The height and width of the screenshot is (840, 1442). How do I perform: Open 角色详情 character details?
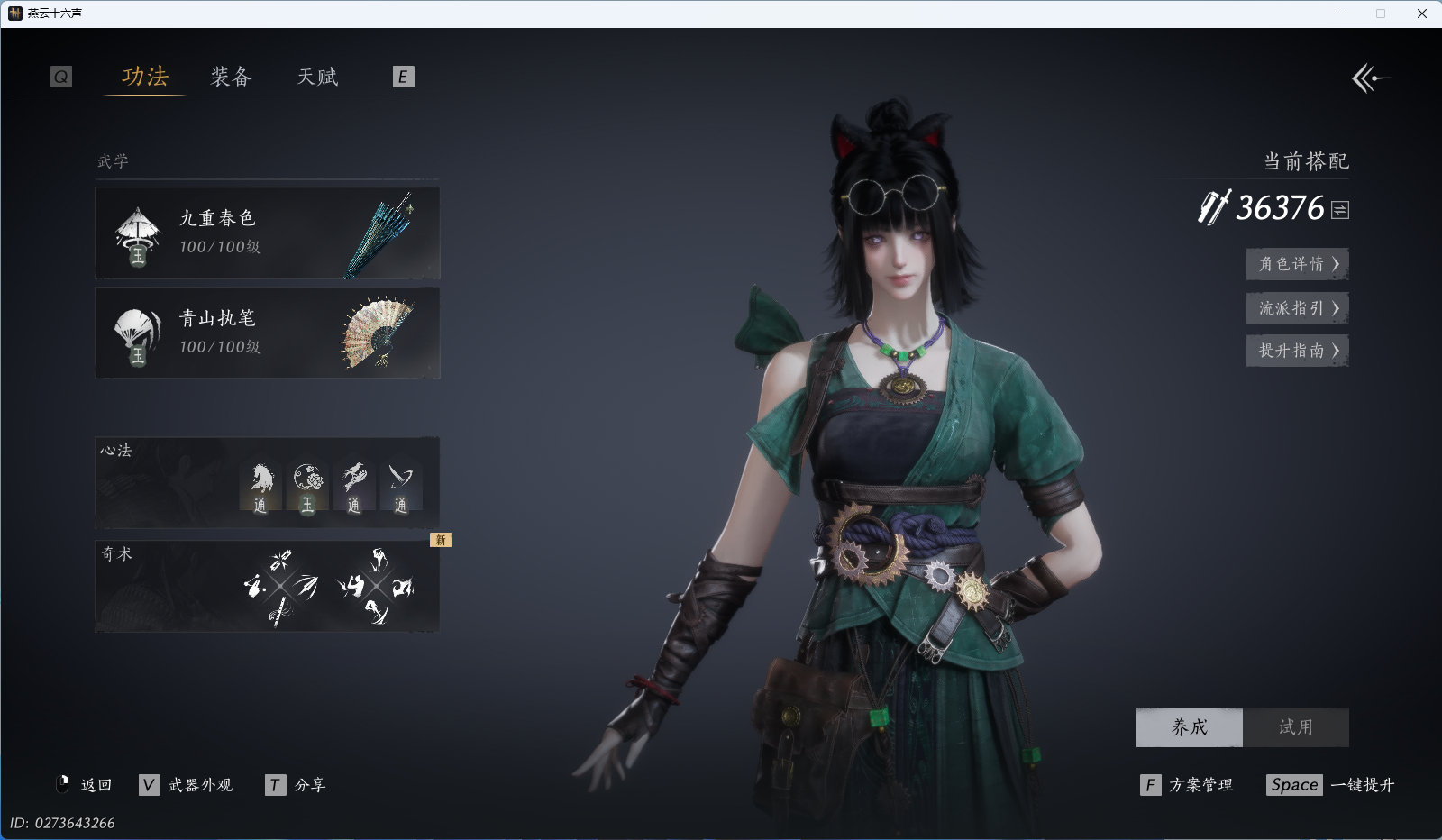[1297, 264]
